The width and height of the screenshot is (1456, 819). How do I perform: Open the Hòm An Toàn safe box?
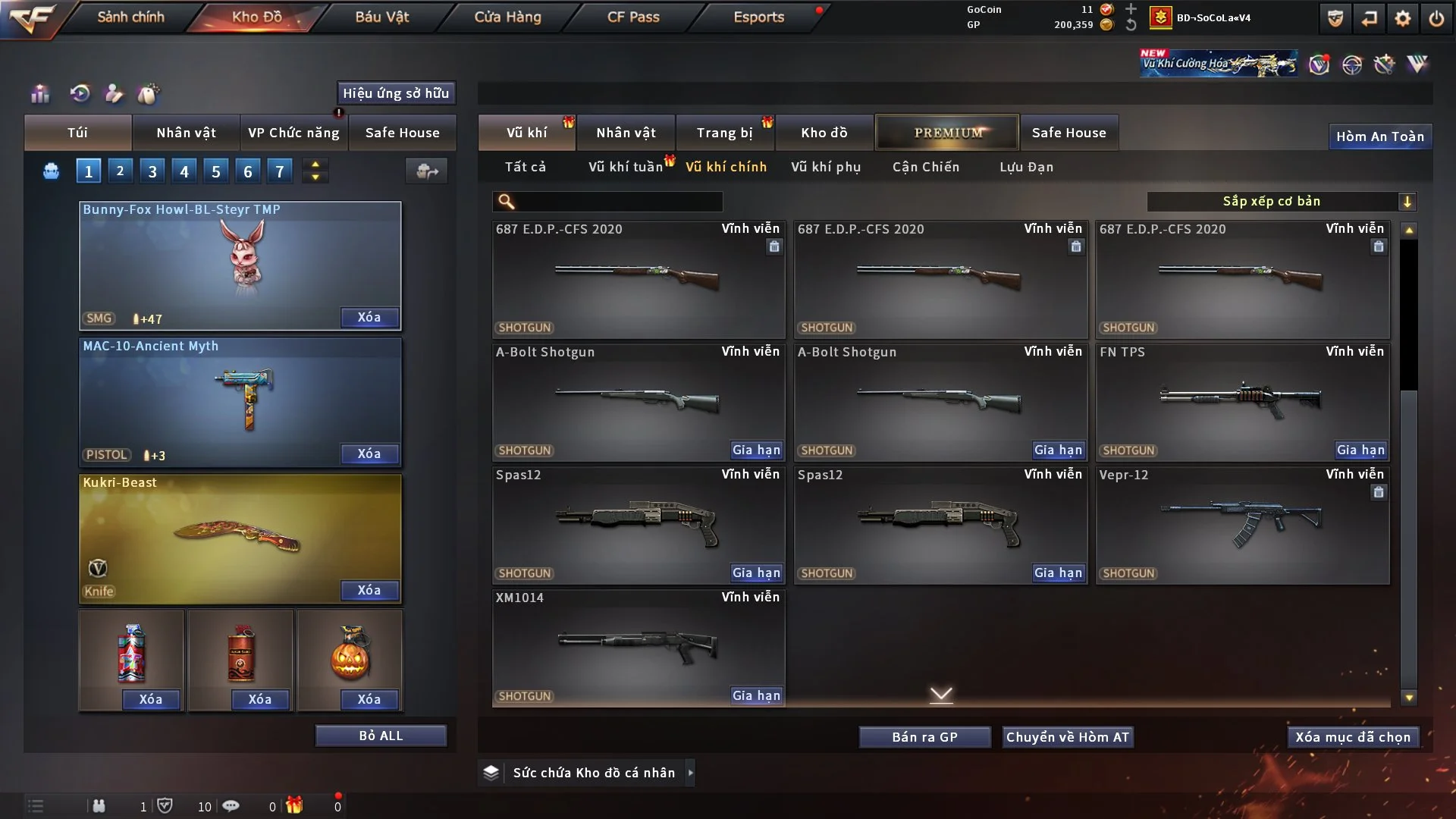tap(1379, 136)
